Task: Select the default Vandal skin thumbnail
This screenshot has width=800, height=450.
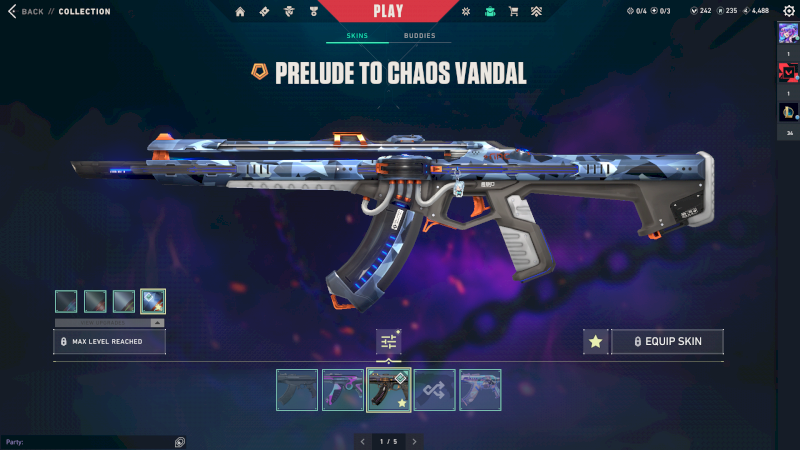Action: (297, 390)
